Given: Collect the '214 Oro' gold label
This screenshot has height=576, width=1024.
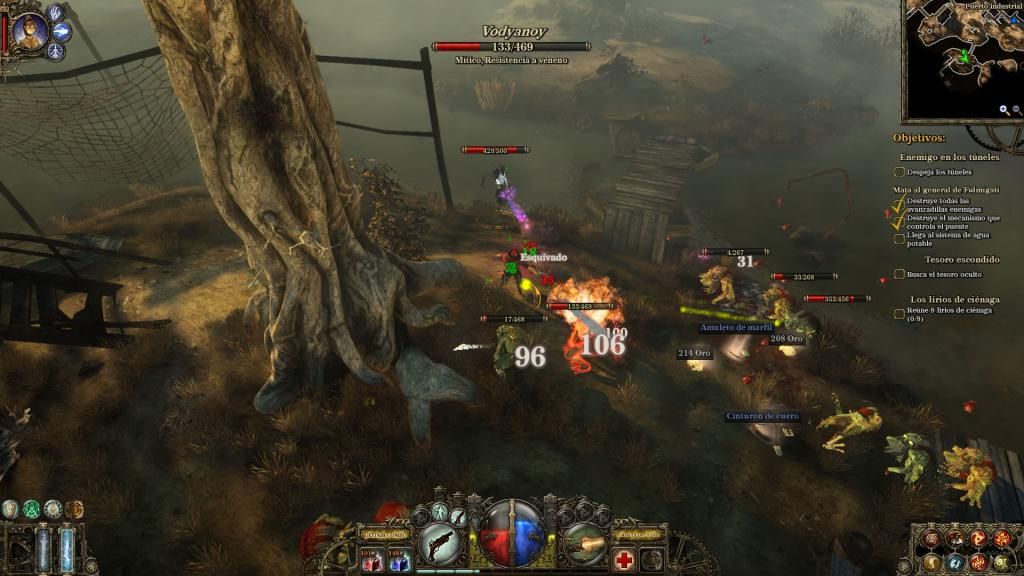Looking at the screenshot, I should click(x=694, y=353).
